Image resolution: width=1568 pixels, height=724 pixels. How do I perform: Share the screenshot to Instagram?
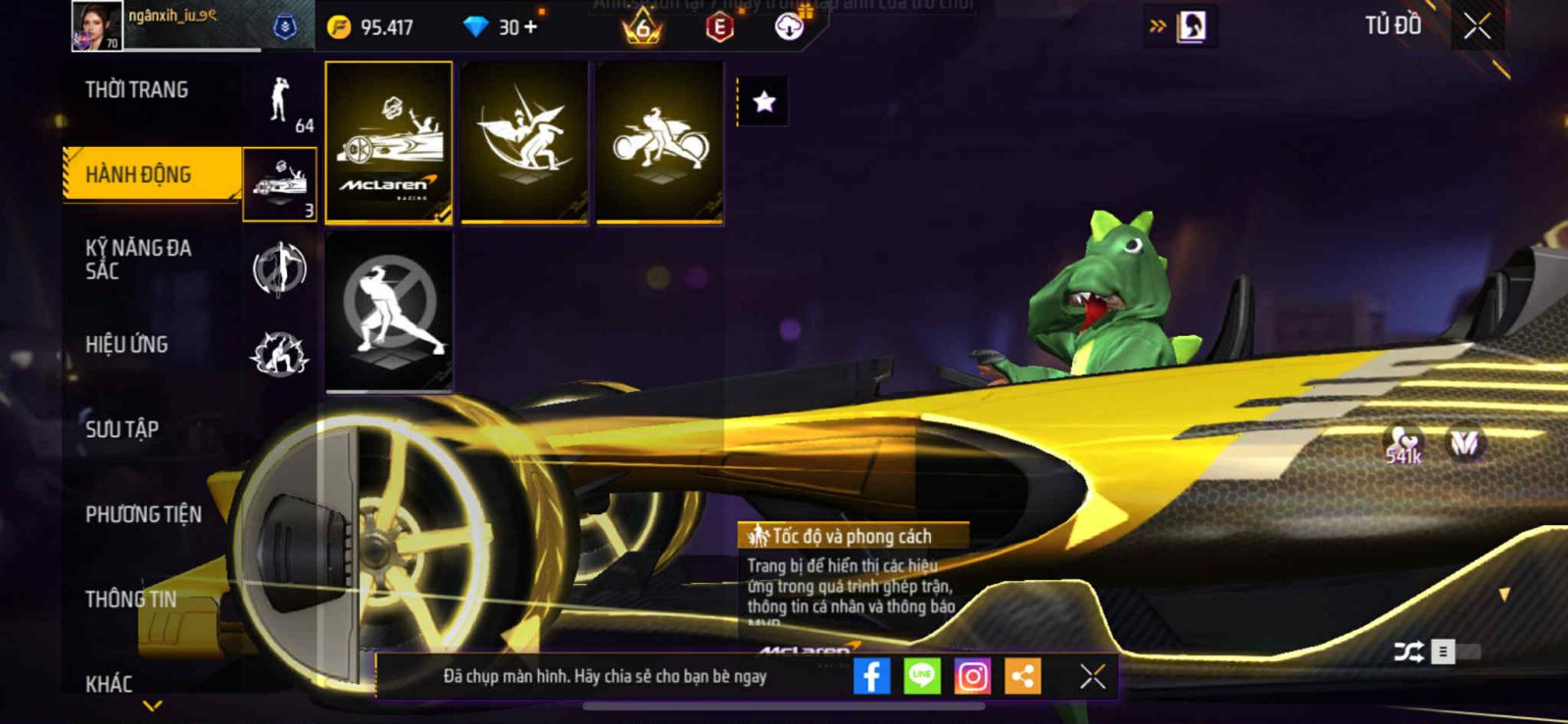[972, 676]
